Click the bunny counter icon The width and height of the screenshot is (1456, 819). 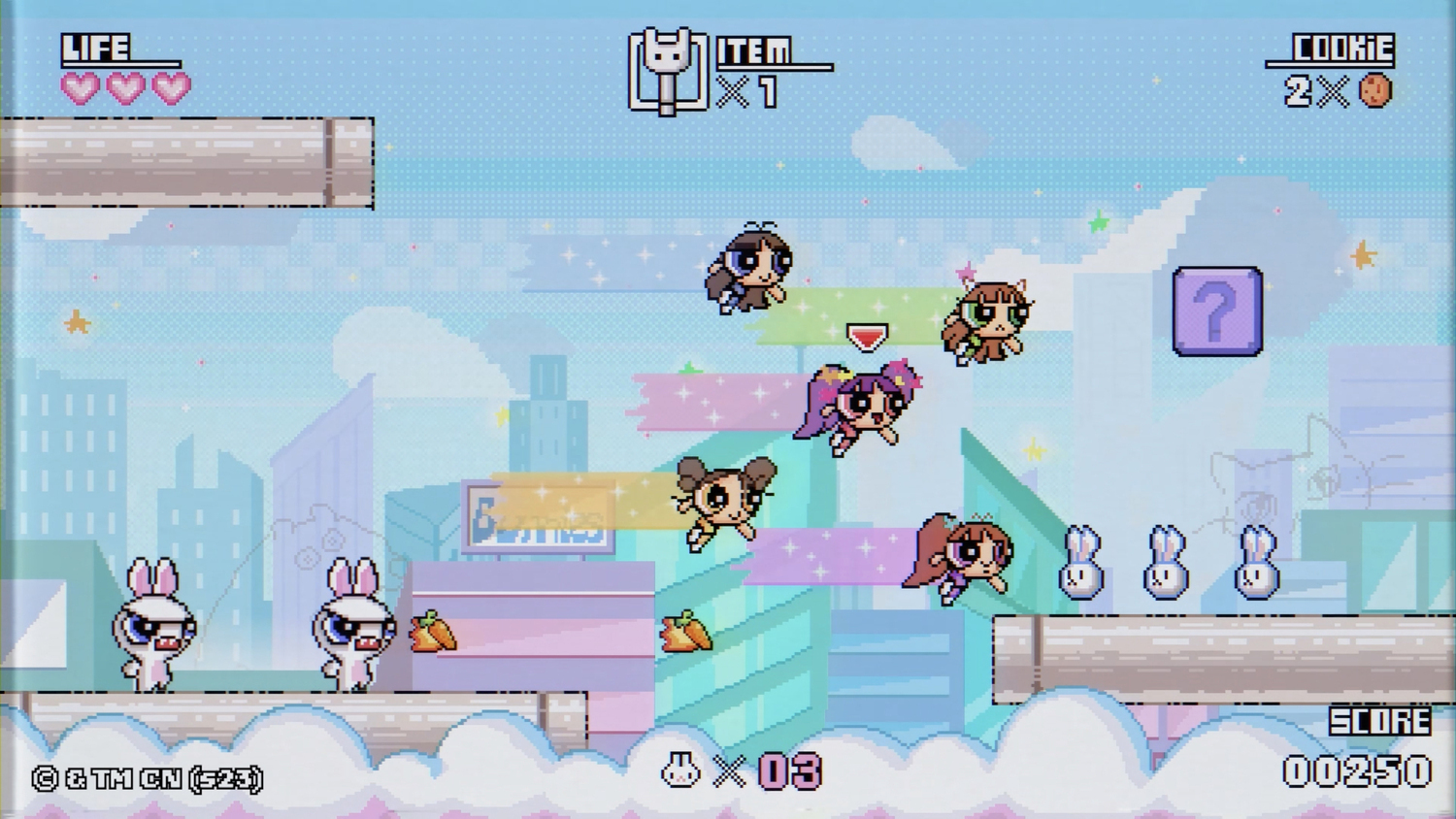(680, 771)
